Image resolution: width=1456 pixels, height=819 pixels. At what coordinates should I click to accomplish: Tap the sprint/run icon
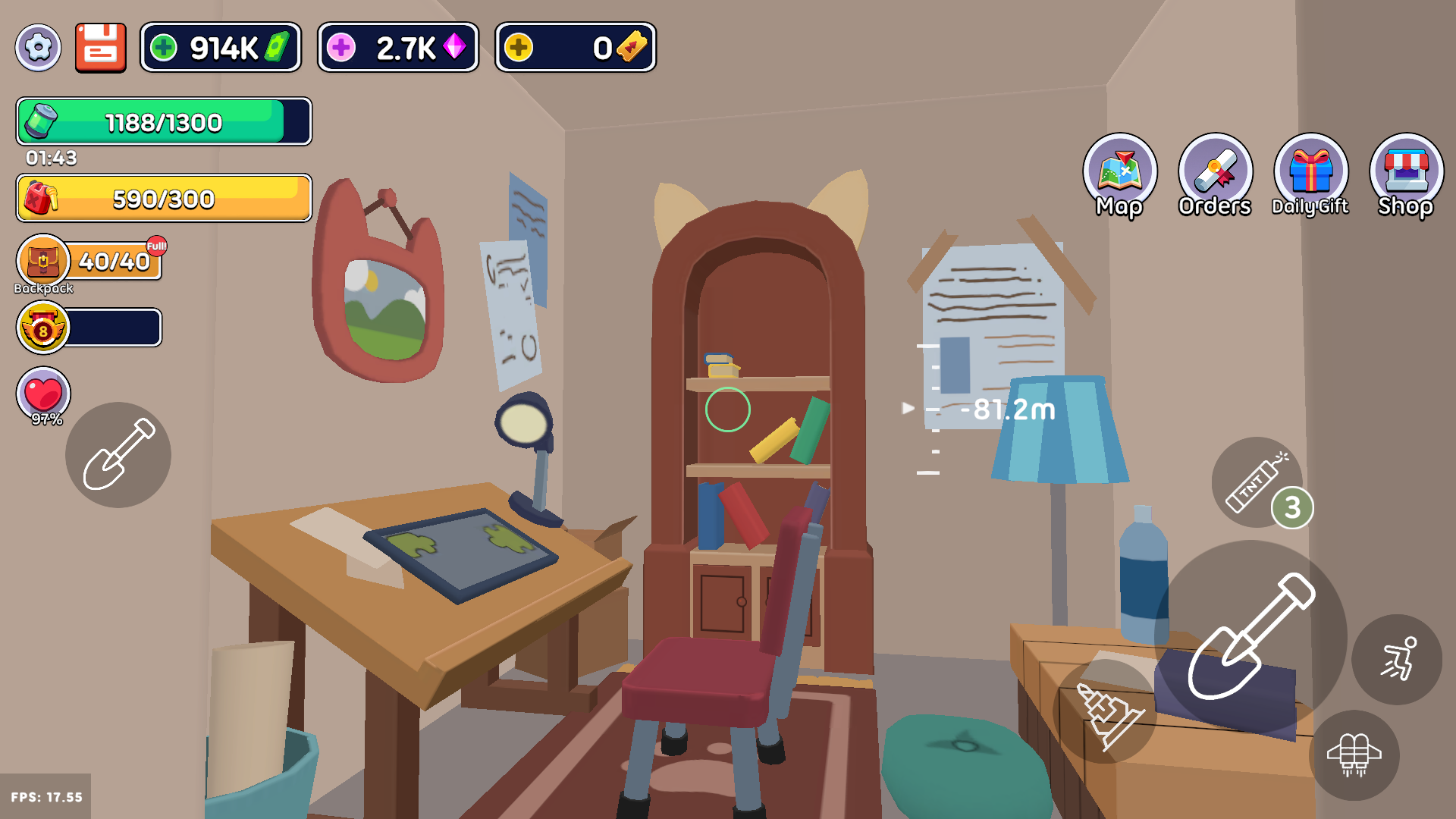point(1398,660)
